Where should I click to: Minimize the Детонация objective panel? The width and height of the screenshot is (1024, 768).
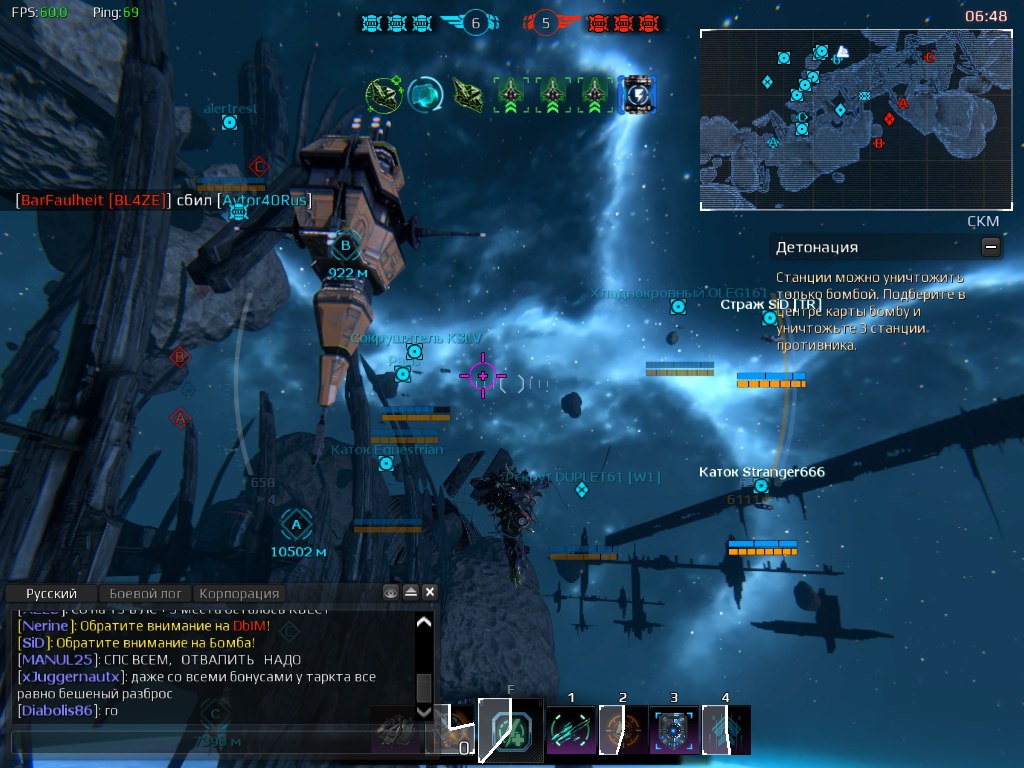(x=990, y=246)
